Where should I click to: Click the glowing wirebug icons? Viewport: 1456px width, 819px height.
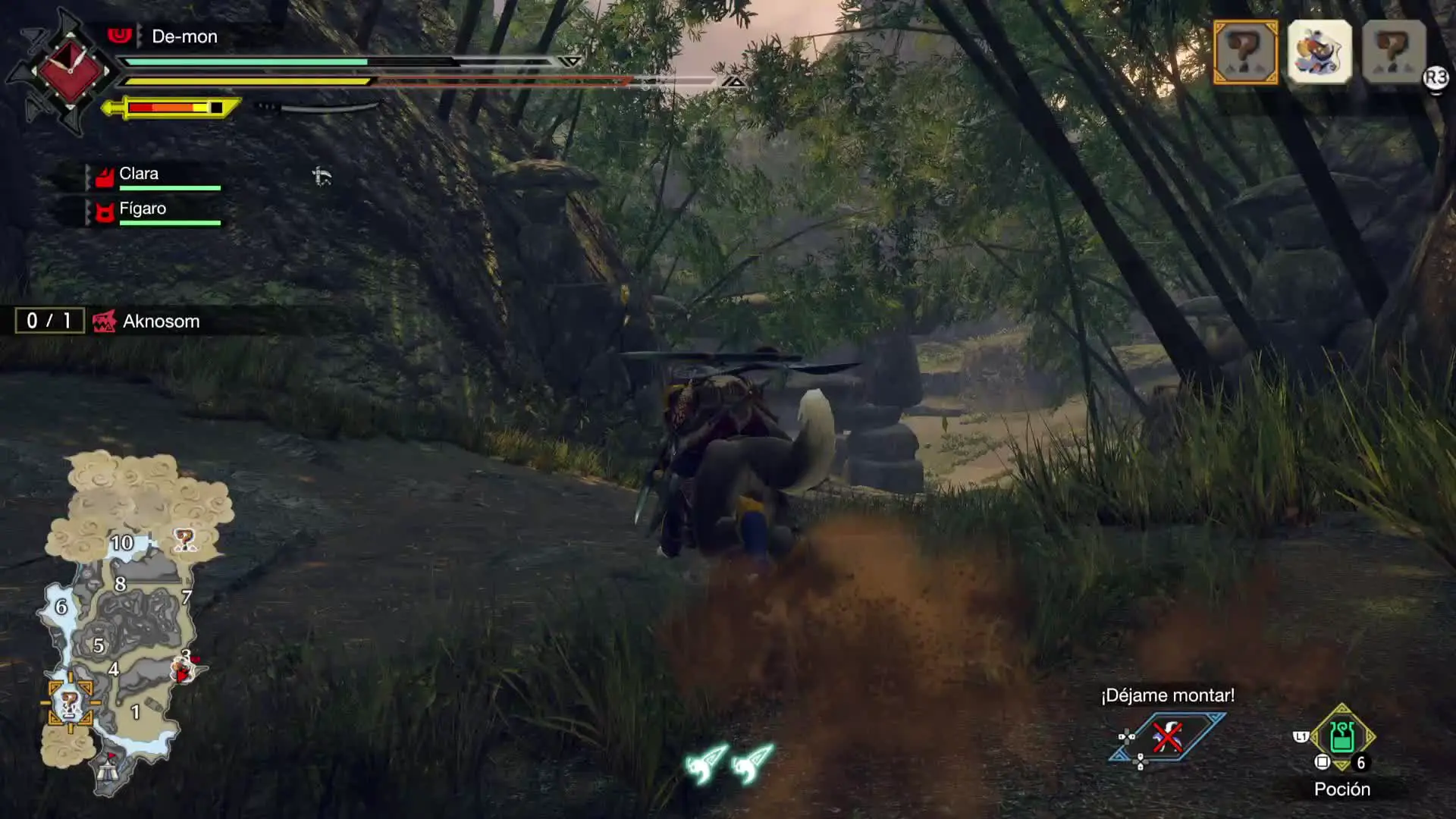tap(729, 764)
